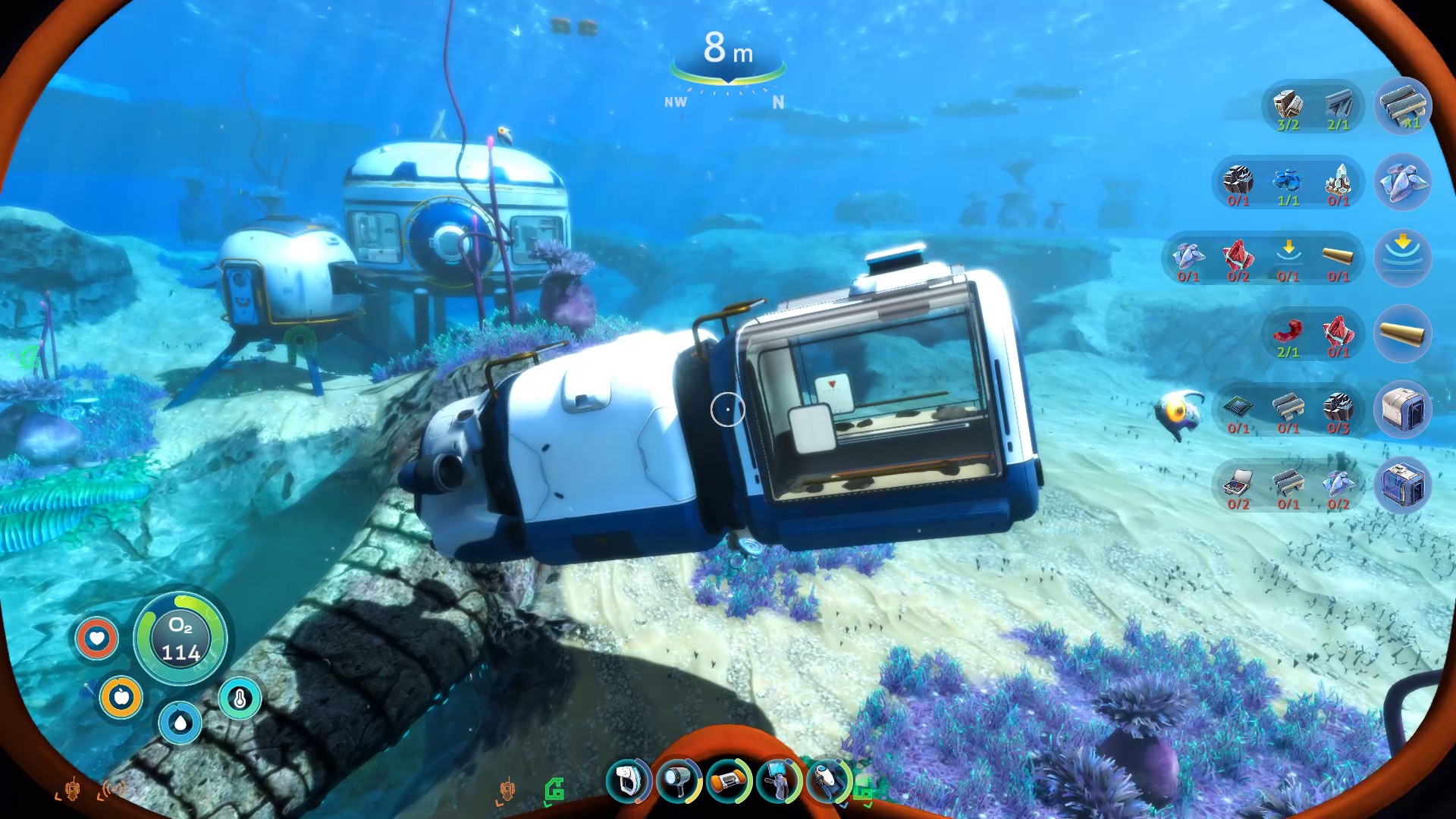
Task: Click the pinned titanium ingot recipe
Action: click(x=1402, y=106)
